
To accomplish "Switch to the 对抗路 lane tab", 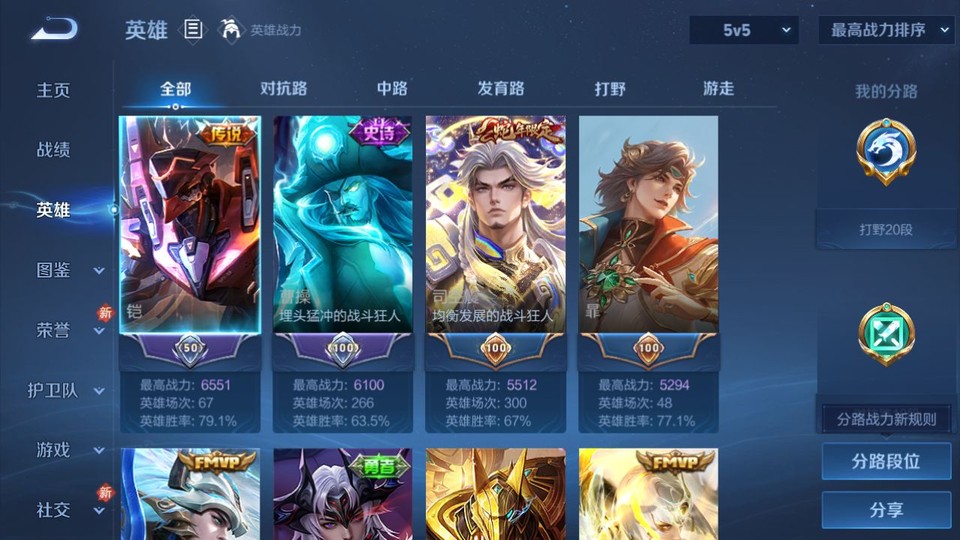I will (284, 88).
